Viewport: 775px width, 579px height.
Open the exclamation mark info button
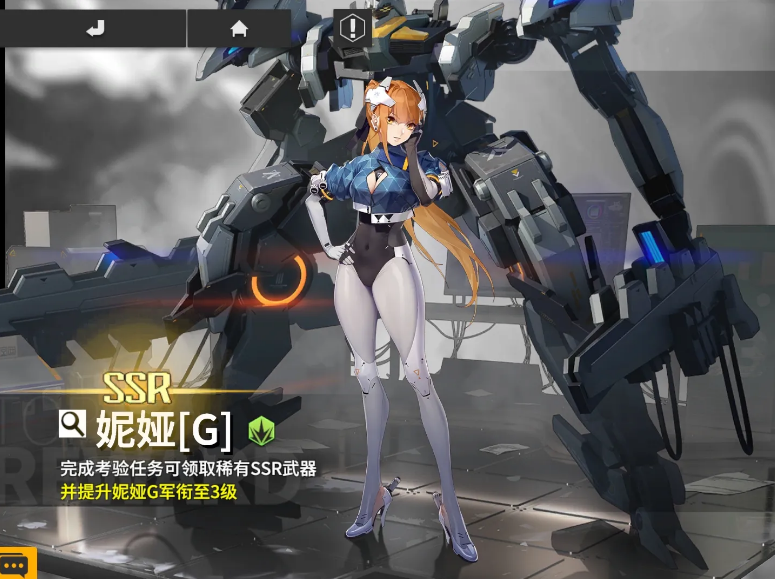pos(352,27)
